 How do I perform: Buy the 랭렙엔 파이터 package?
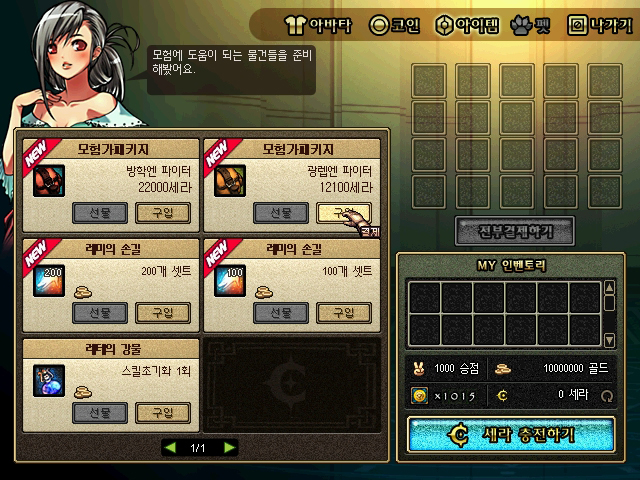click(343, 212)
